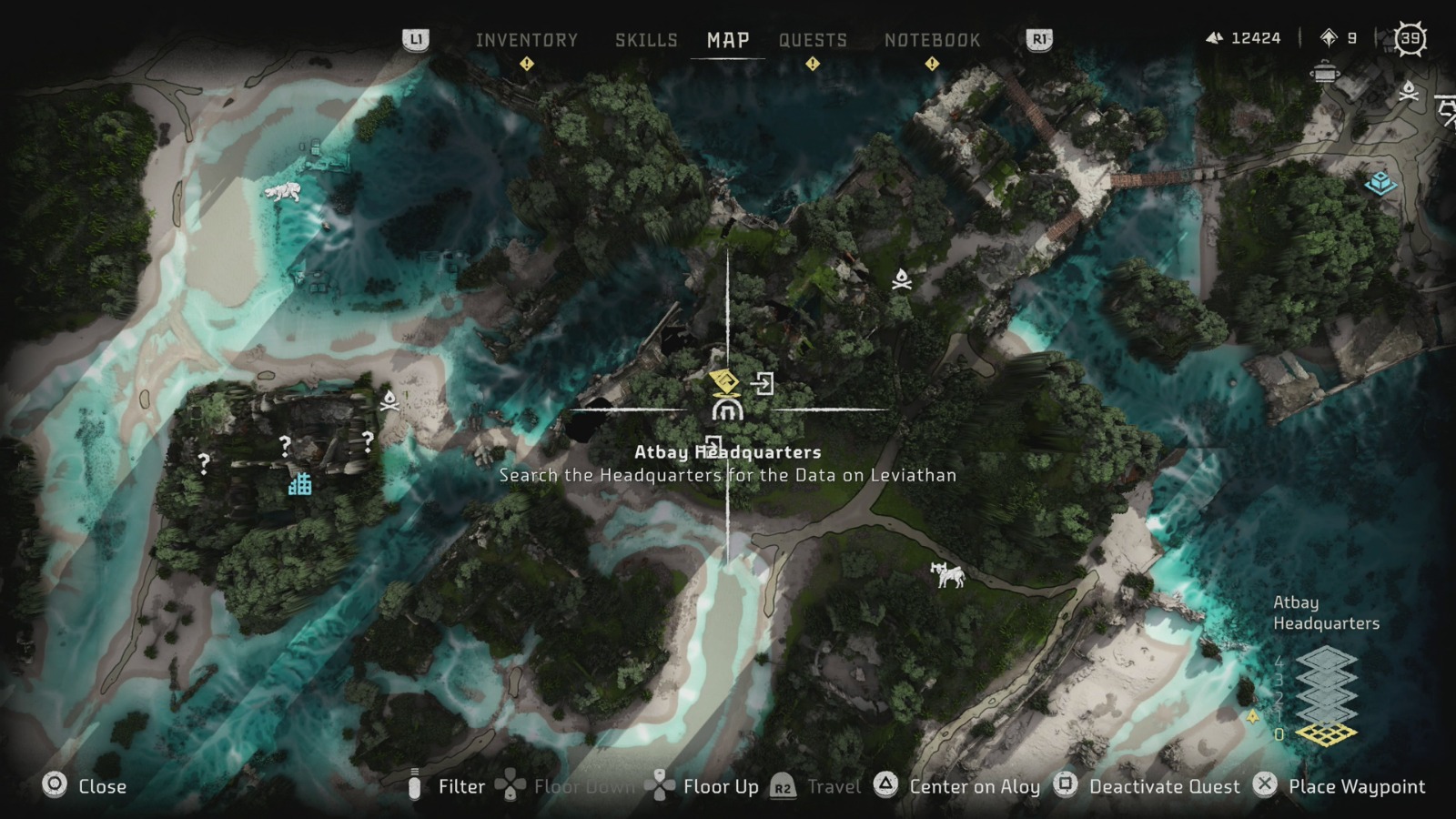Select the campfire icon on the western island

[x=389, y=400]
